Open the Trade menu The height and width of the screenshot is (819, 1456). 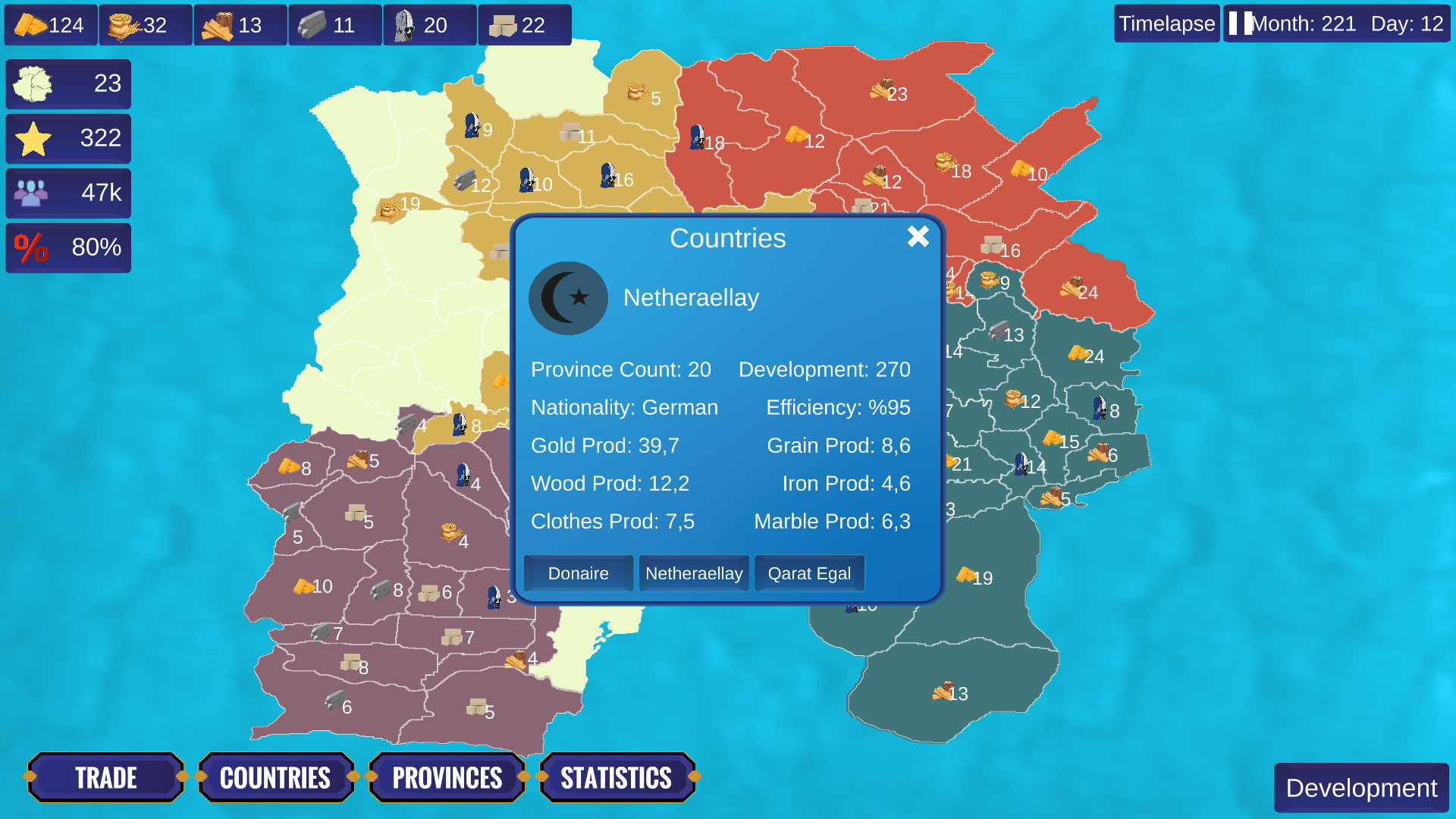coord(105,777)
